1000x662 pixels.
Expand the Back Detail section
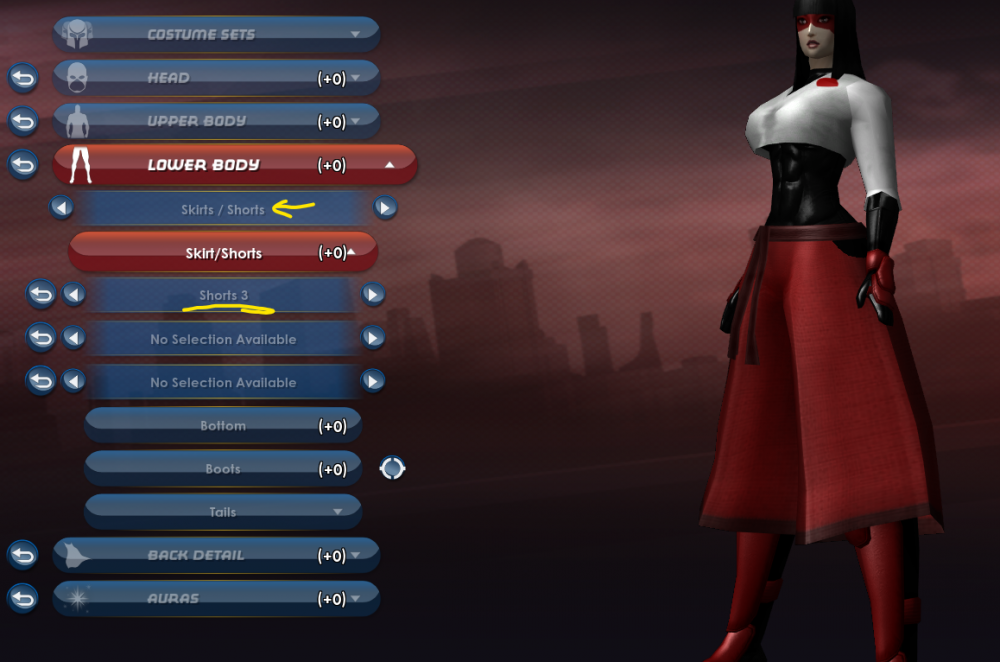pyautogui.click(x=216, y=555)
